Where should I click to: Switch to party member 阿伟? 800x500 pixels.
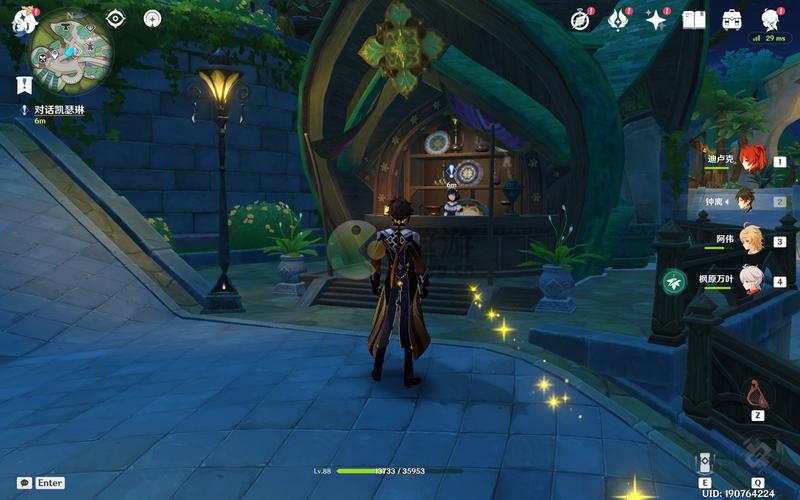click(x=751, y=241)
